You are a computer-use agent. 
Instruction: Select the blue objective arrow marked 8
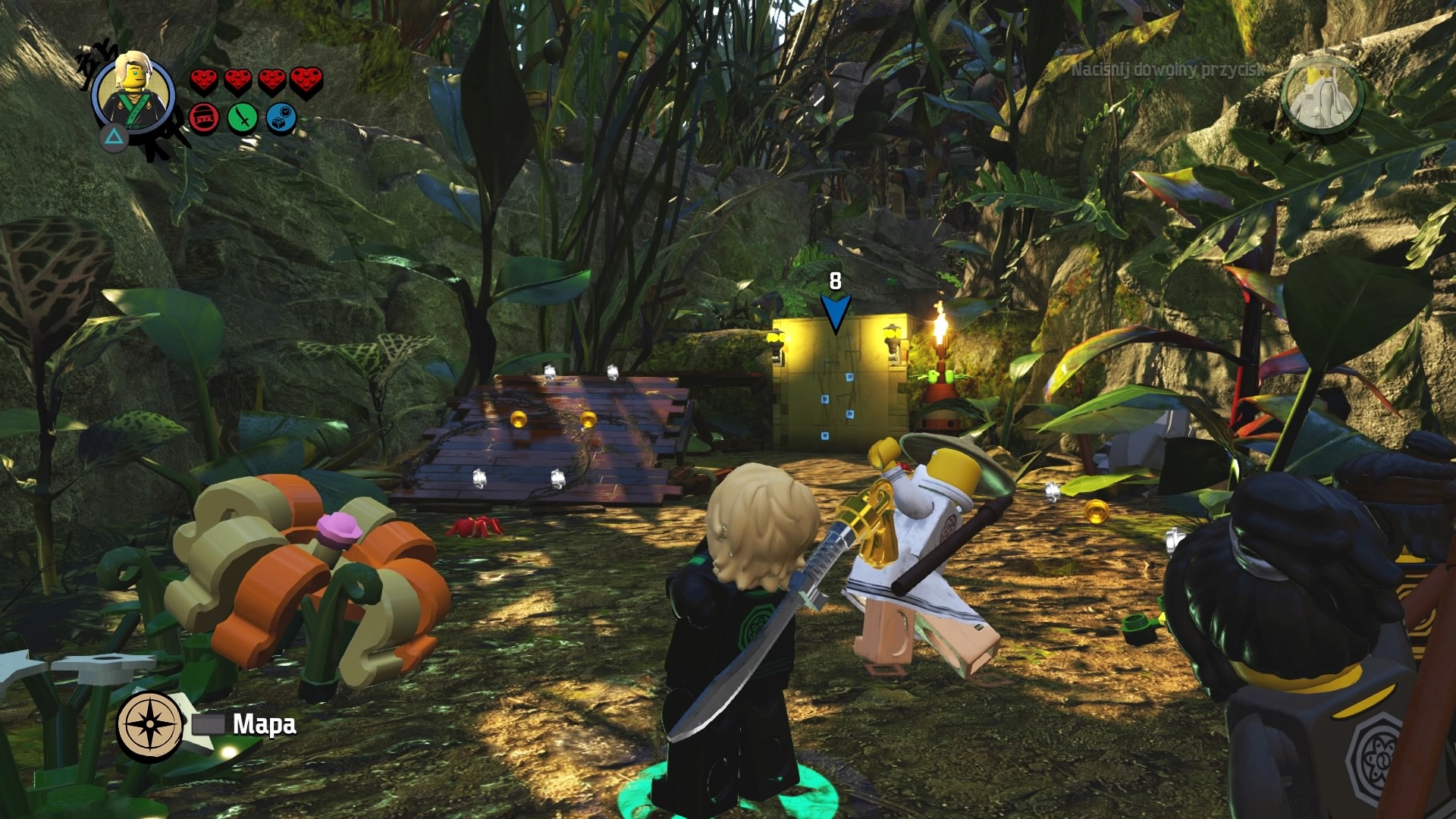click(835, 312)
